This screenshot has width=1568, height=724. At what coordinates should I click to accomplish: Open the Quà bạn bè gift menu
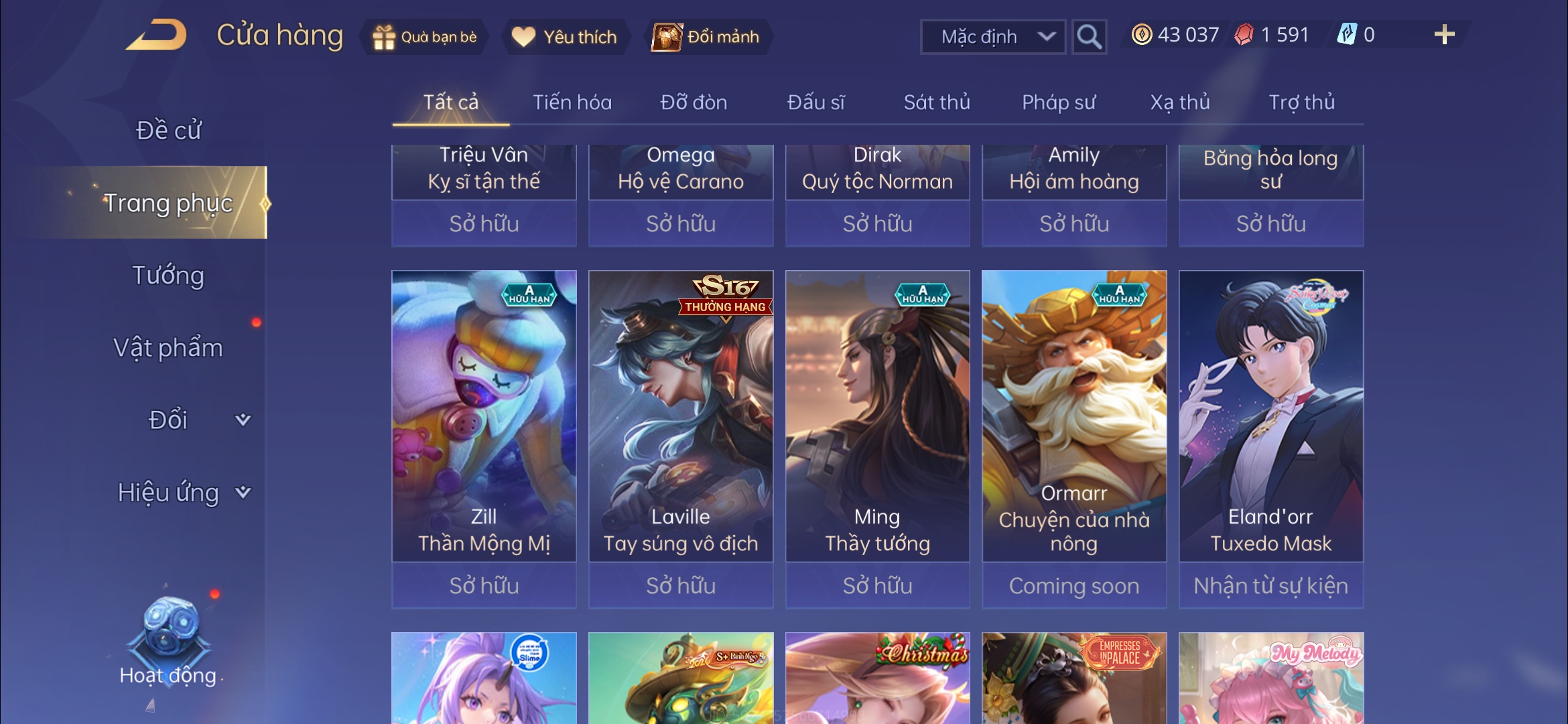click(425, 37)
